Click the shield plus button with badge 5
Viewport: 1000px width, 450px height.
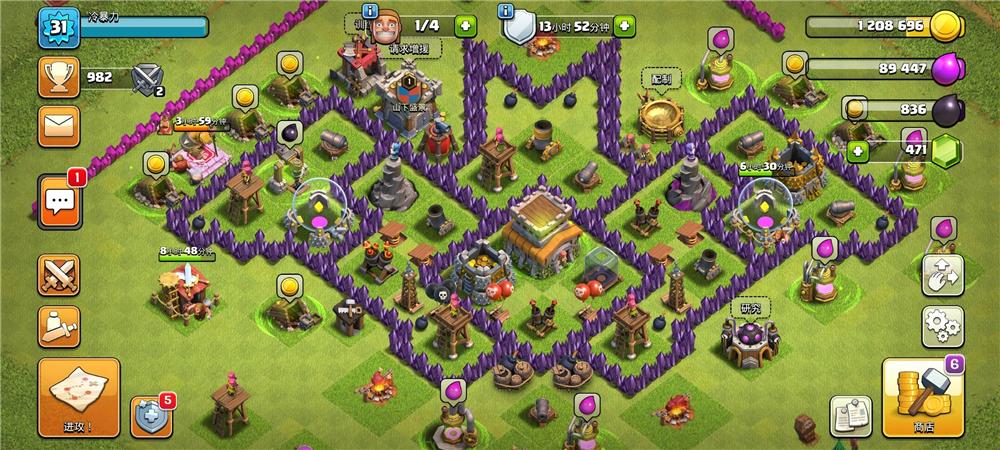point(151,416)
